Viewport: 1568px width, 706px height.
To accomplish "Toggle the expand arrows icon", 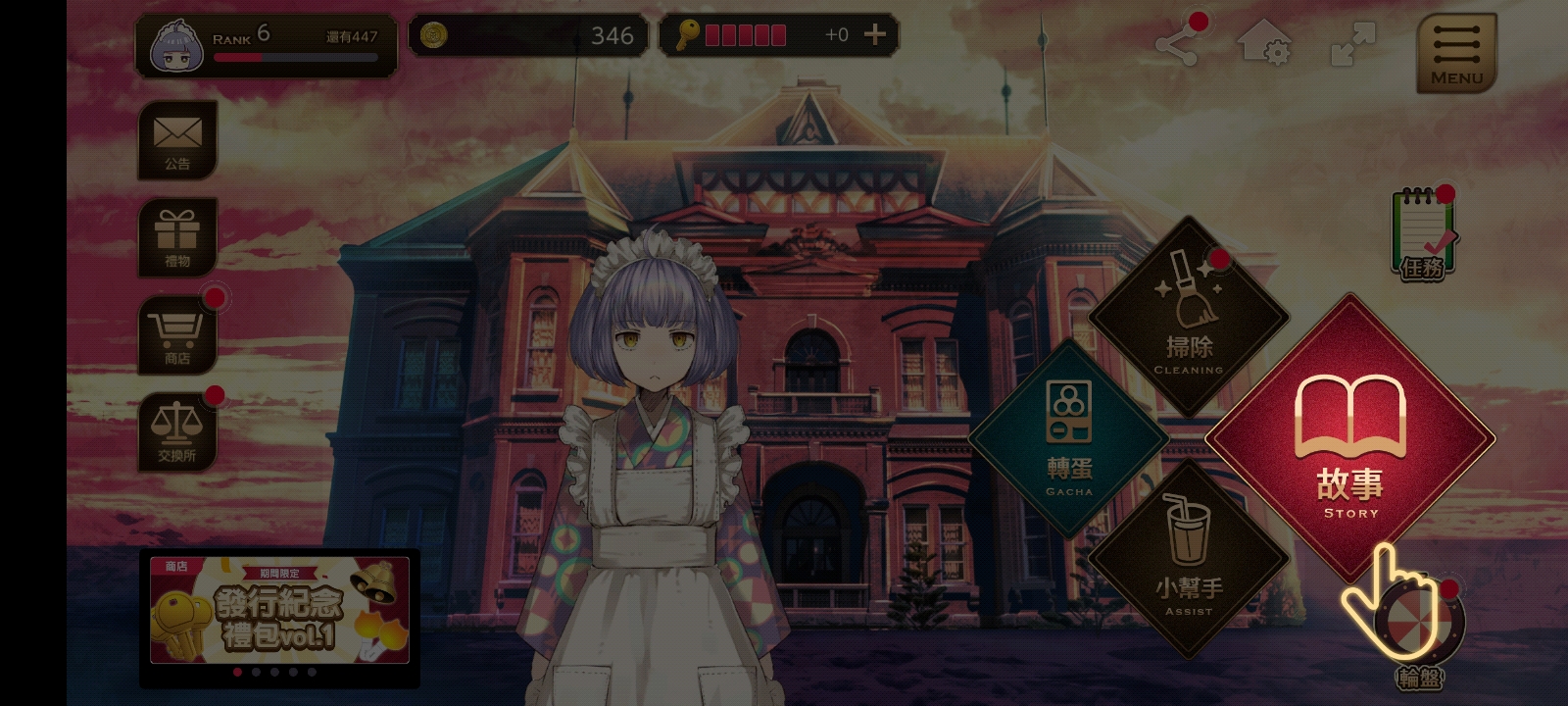I will [1352, 45].
